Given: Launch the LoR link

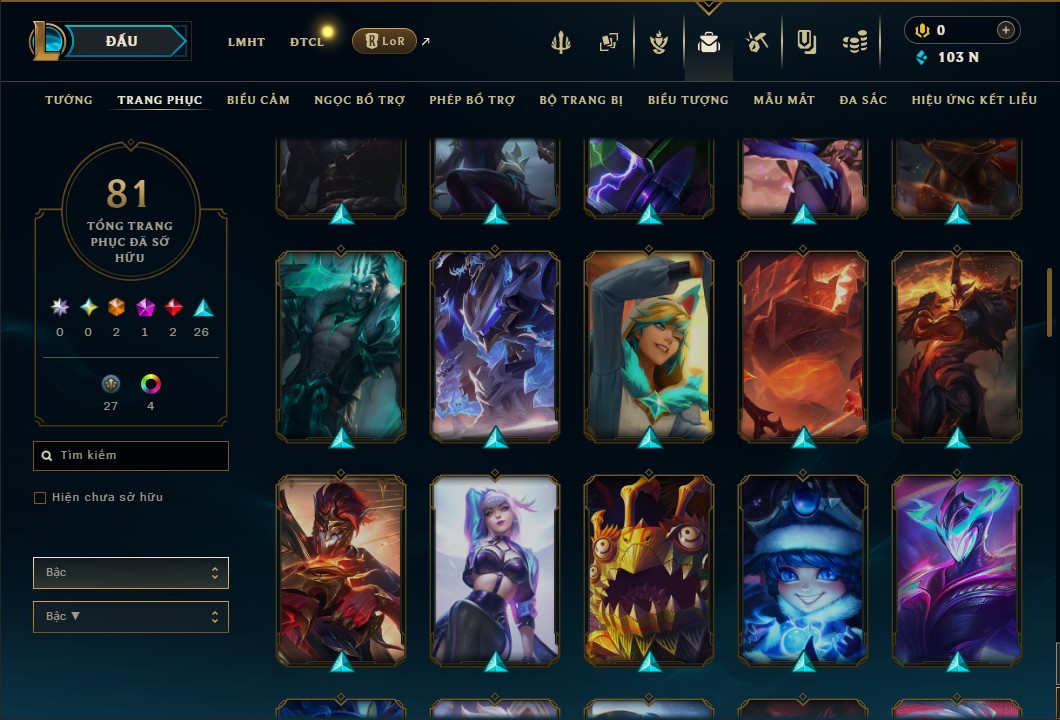Looking at the screenshot, I should [x=384, y=41].
